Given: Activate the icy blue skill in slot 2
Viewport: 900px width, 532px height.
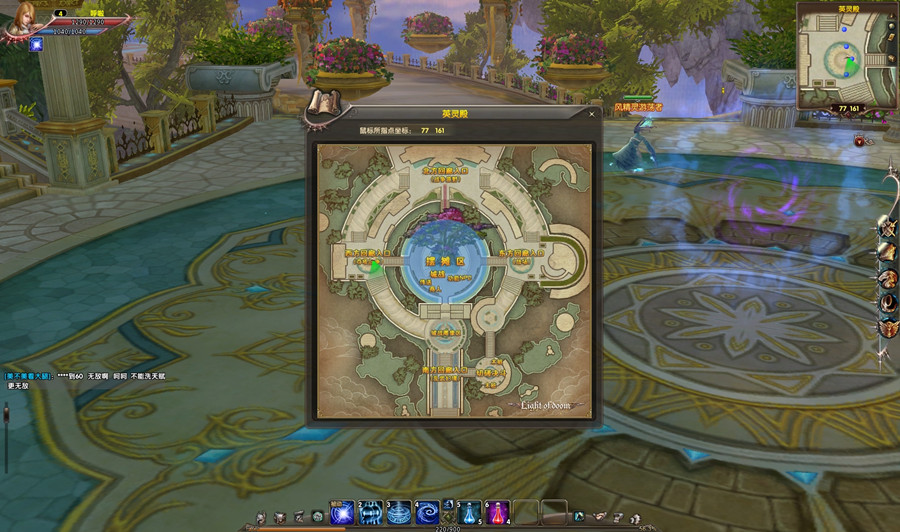Looking at the screenshot, I should (x=371, y=513).
